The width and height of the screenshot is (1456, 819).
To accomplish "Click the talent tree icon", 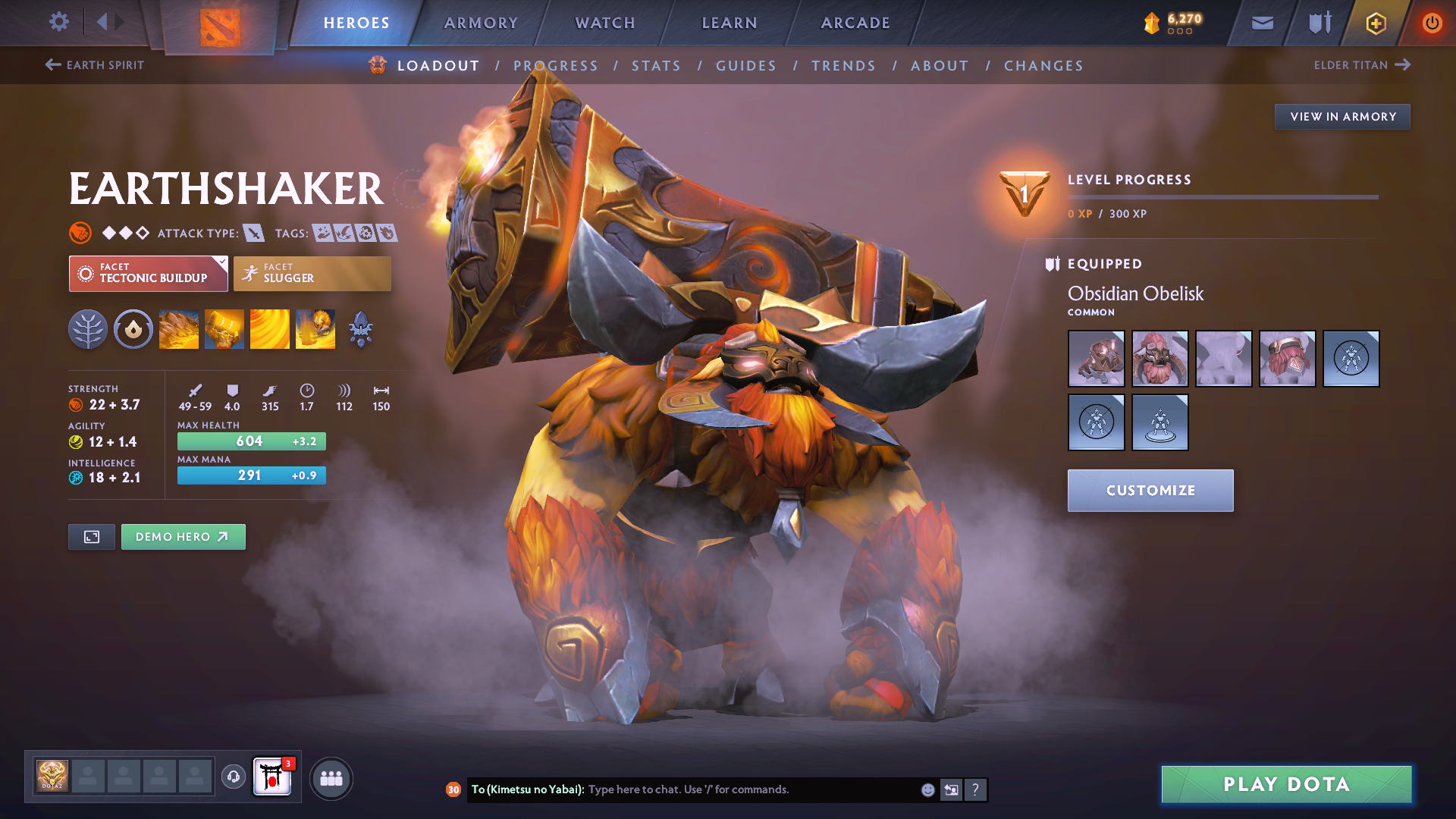I will coord(88,329).
